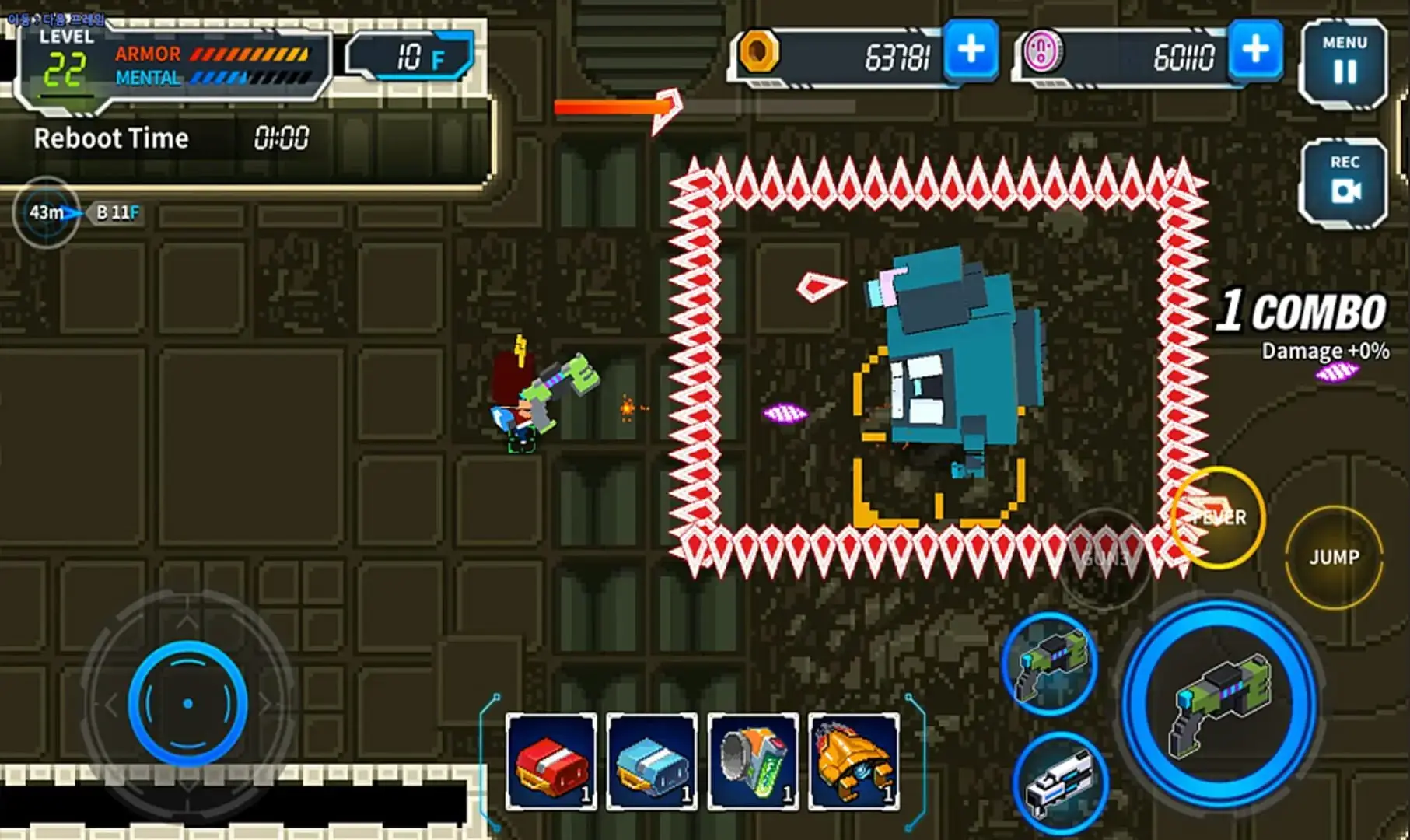The width and height of the screenshot is (1410, 840).
Task: Use the blue capsule item slot
Action: tap(652, 761)
